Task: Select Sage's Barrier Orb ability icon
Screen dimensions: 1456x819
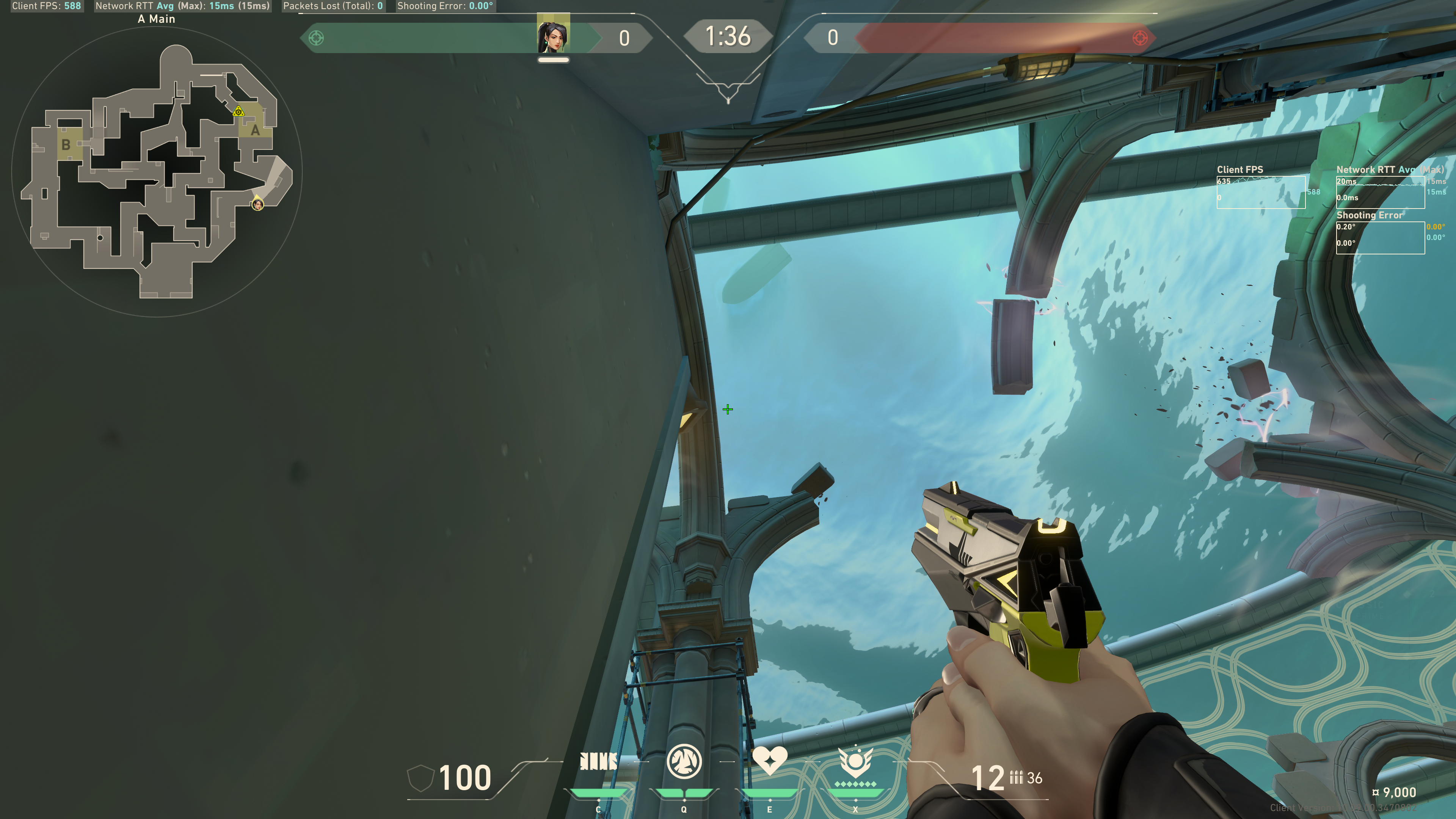Action: (x=598, y=761)
